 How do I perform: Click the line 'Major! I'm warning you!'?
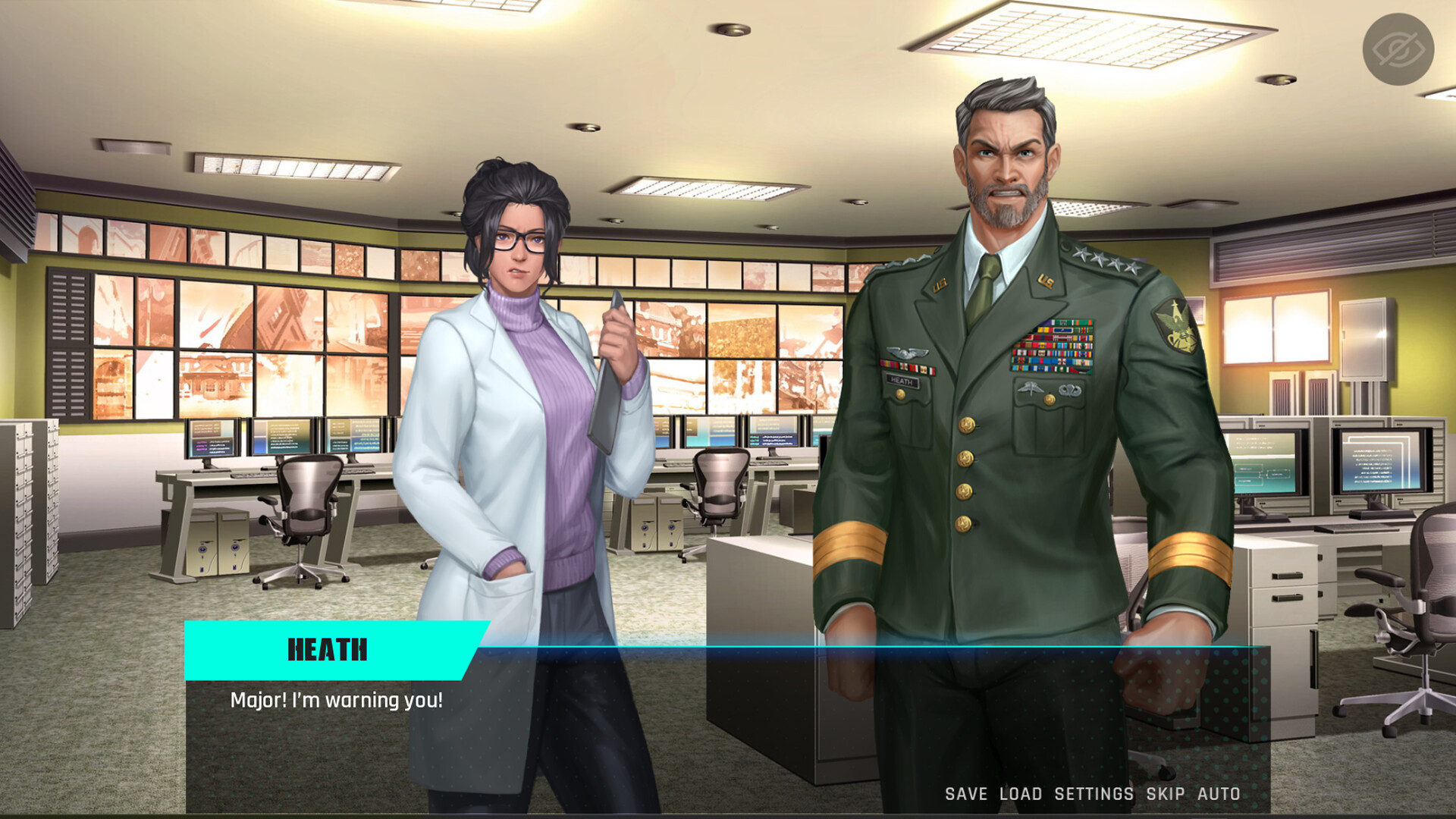click(x=336, y=701)
